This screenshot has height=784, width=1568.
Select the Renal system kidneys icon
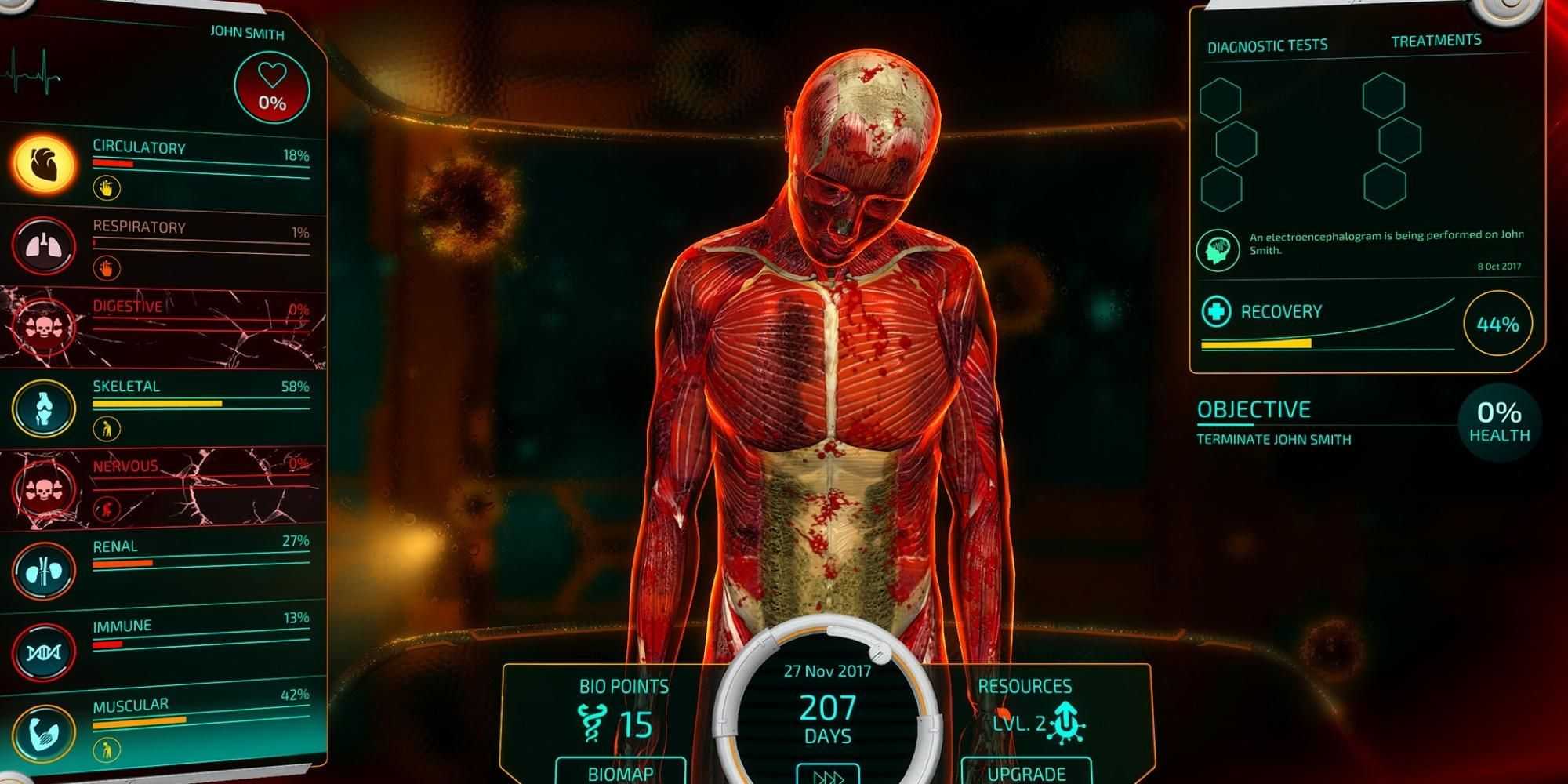(x=44, y=570)
